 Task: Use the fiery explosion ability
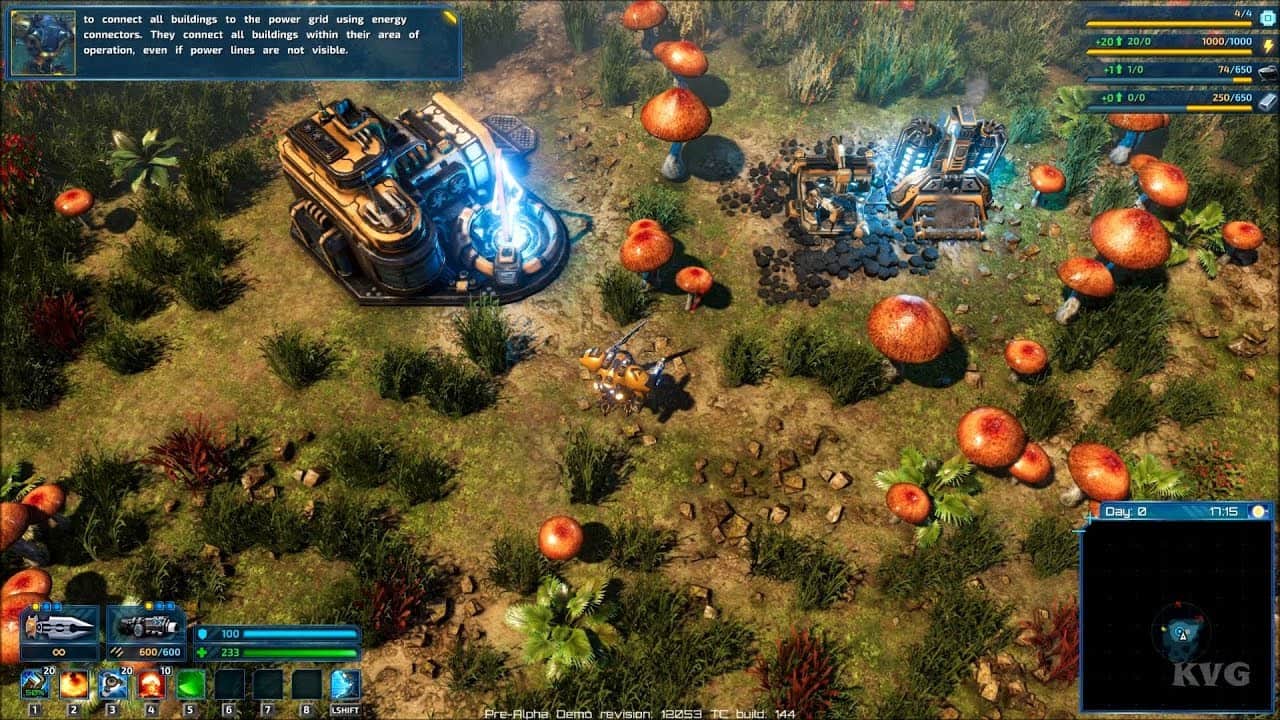(74, 685)
